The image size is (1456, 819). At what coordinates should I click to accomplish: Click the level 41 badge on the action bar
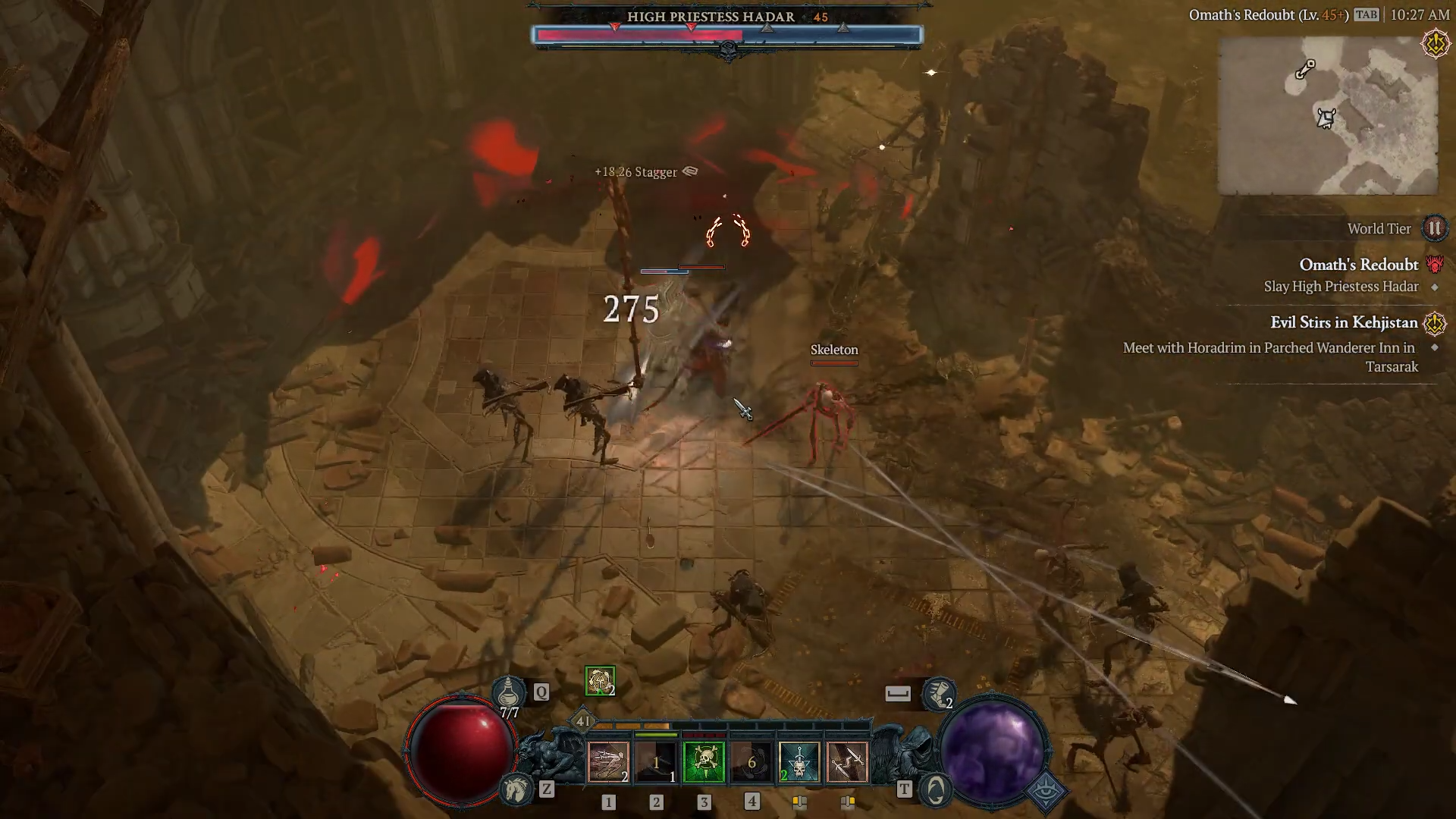pyautogui.click(x=582, y=721)
